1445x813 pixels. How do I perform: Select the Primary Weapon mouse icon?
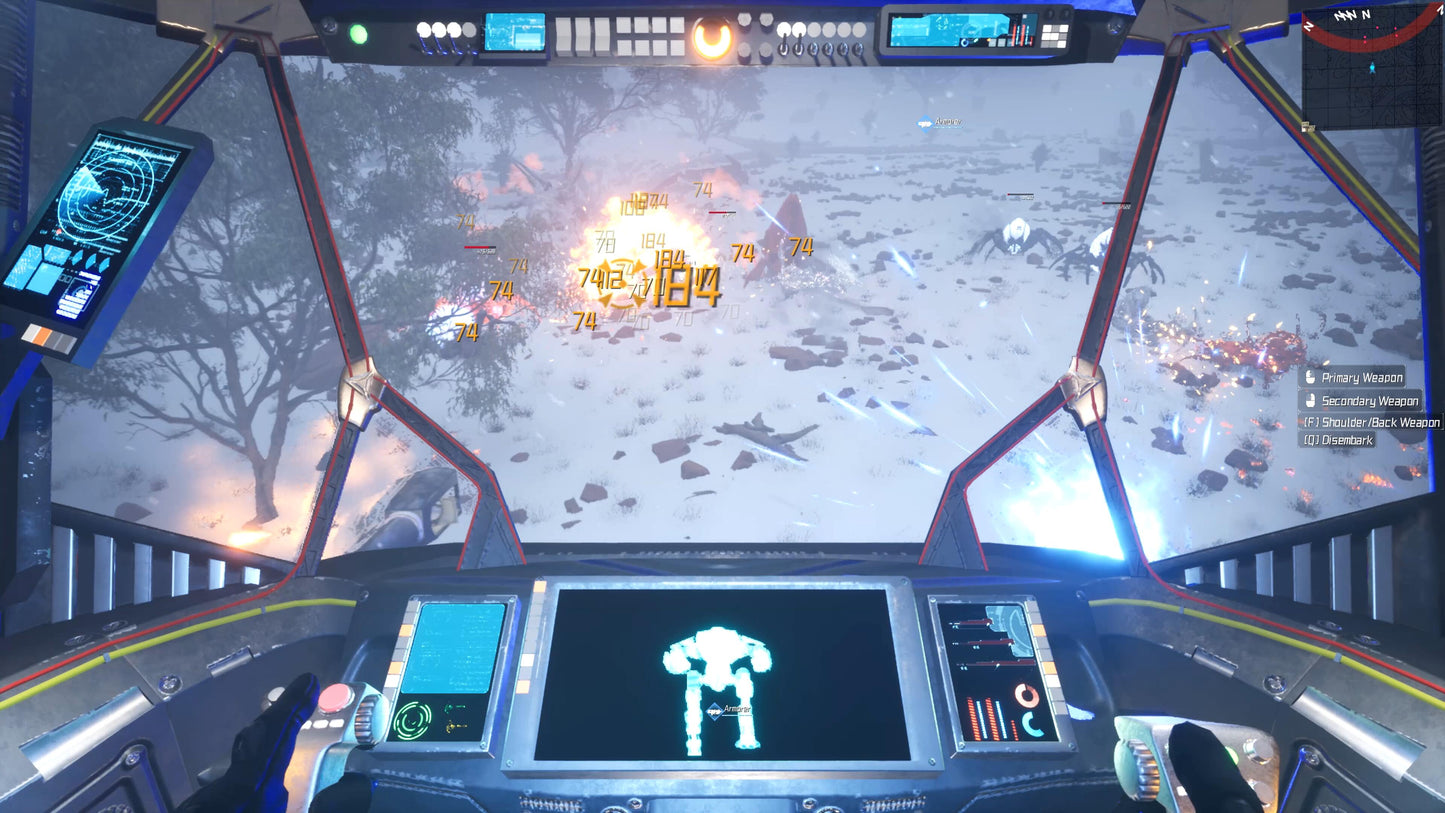(1308, 378)
